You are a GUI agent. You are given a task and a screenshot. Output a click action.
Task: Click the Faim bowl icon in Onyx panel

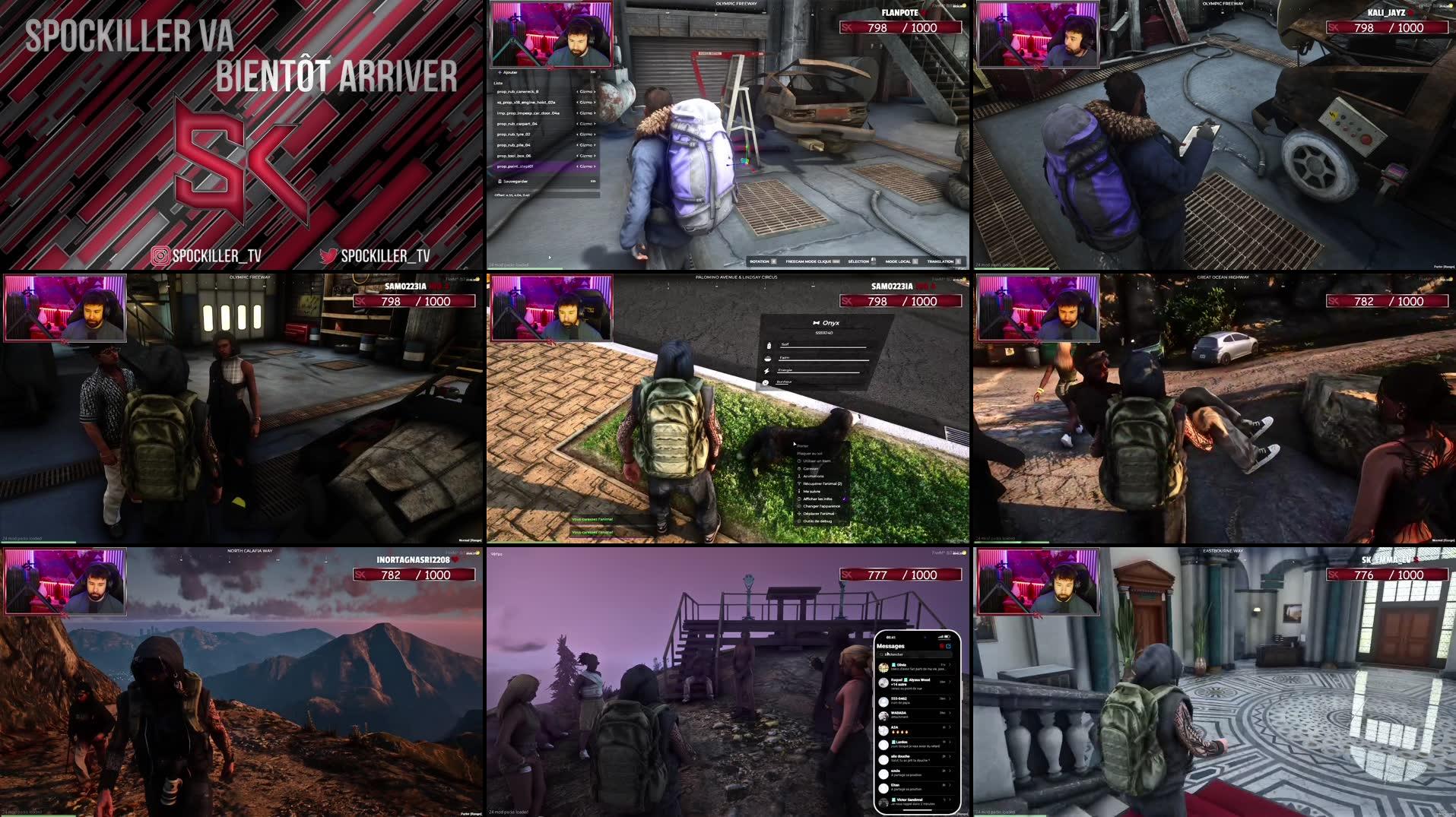pos(768,359)
